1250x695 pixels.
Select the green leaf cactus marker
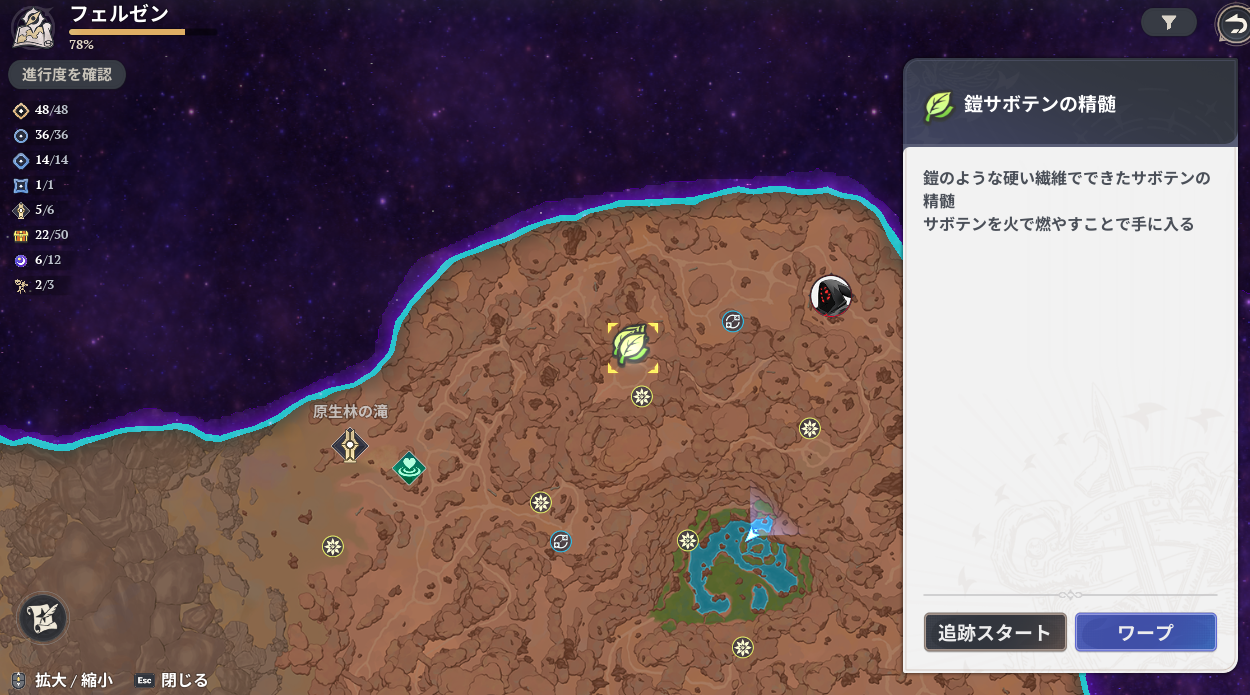(x=632, y=346)
